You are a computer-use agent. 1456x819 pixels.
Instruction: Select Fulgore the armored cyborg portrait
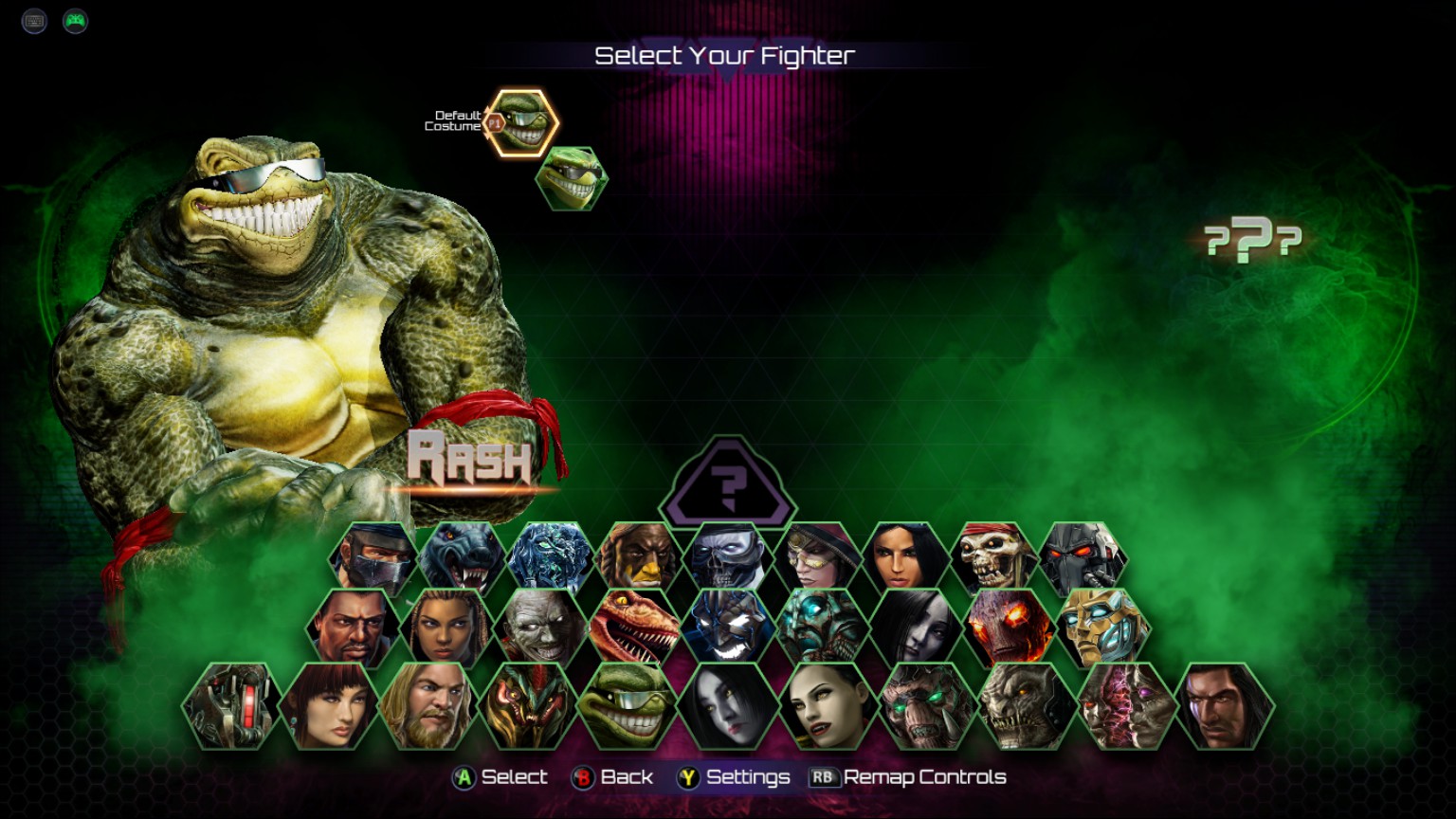[x=1083, y=560]
